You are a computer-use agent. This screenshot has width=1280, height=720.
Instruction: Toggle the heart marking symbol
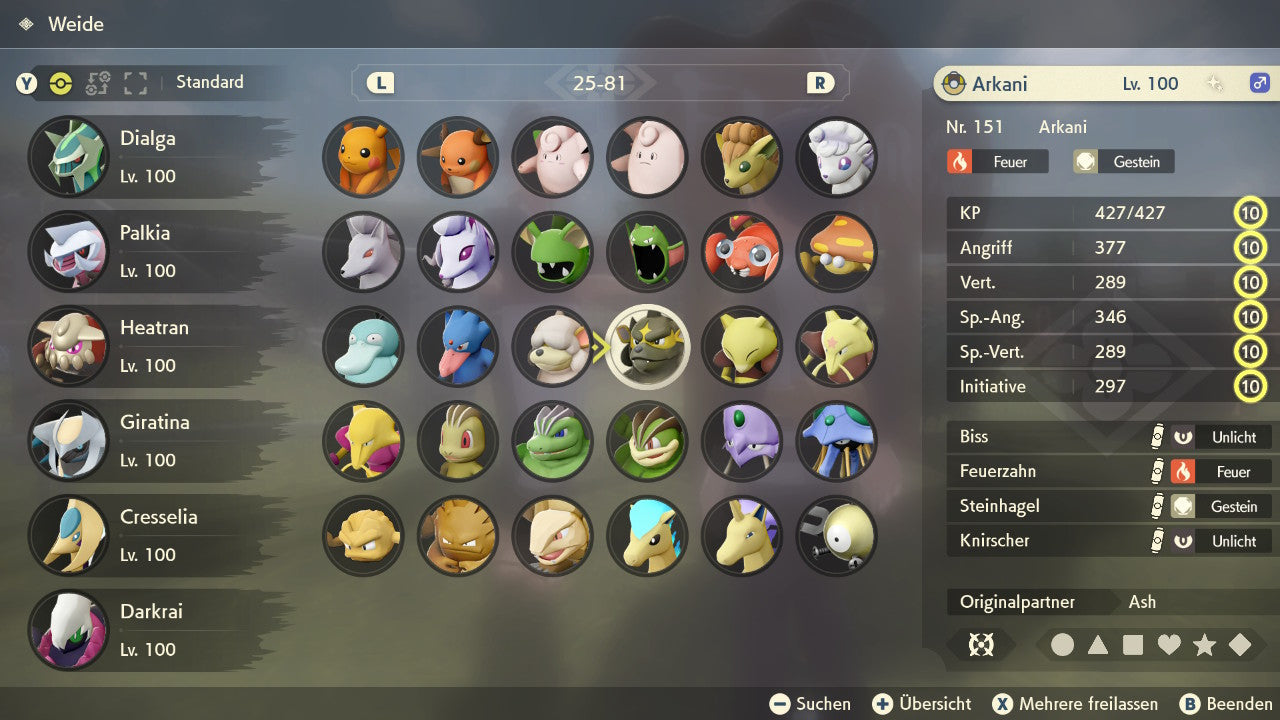coord(1169,645)
